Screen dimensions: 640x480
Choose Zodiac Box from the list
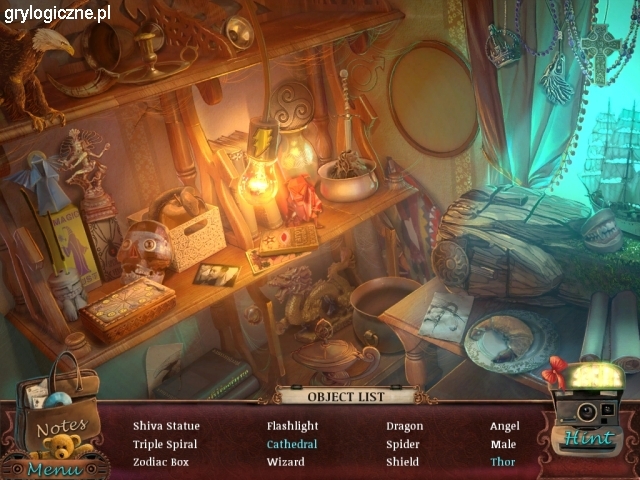point(161,462)
